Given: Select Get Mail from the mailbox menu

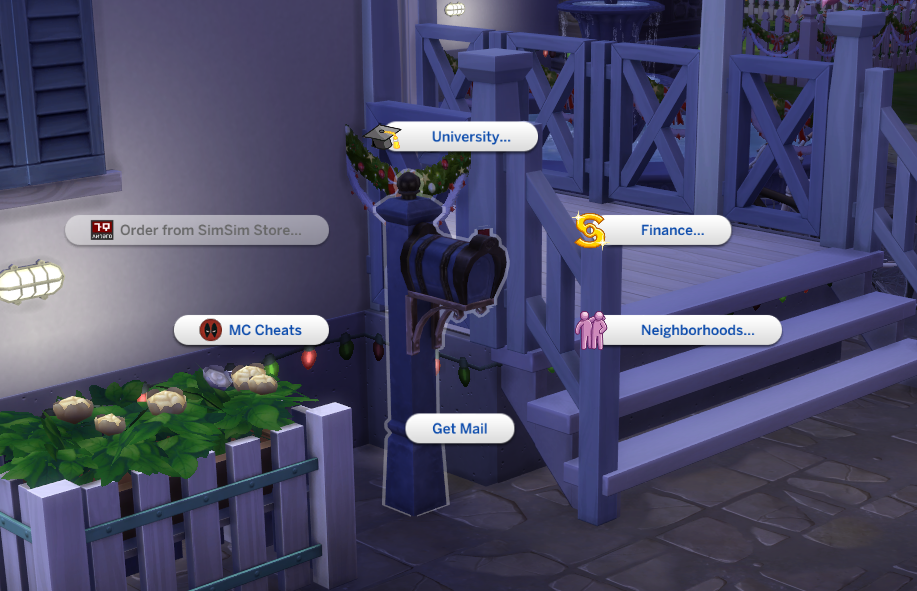Looking at the screenshot, I should [x=459, y=429].
